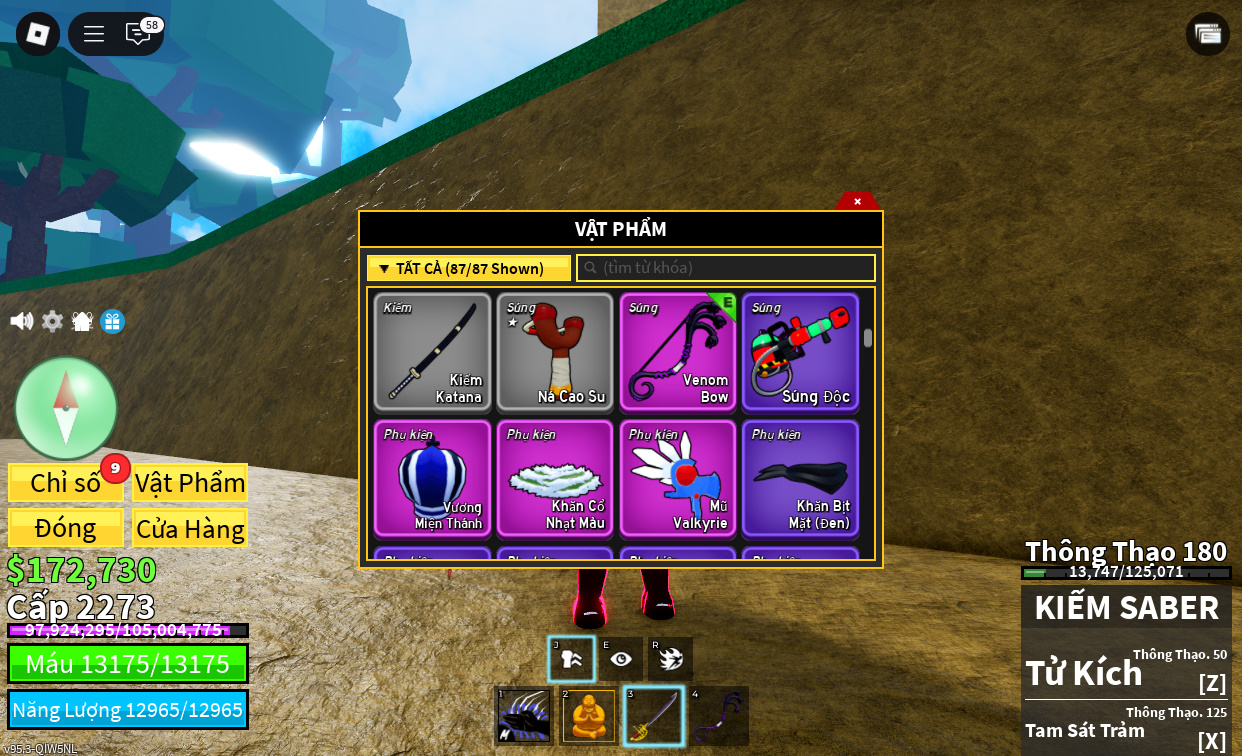1242x756 pixels.
Task: Select the Venom Bow item
Action: click(678, 352)
